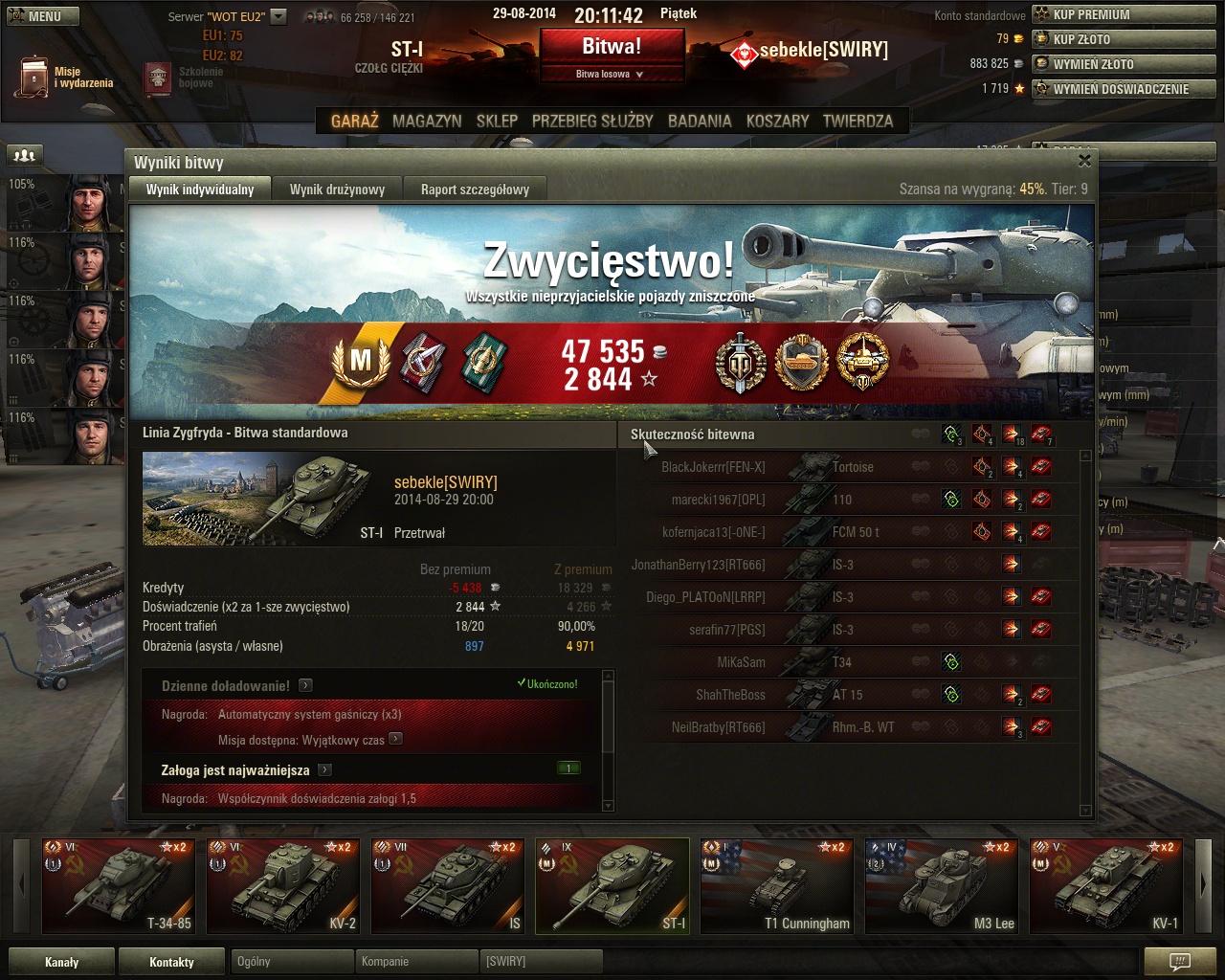The image size is (1225, 980).
Task: Open the TWIERDZA stronghold
Action: pos(857,122)
